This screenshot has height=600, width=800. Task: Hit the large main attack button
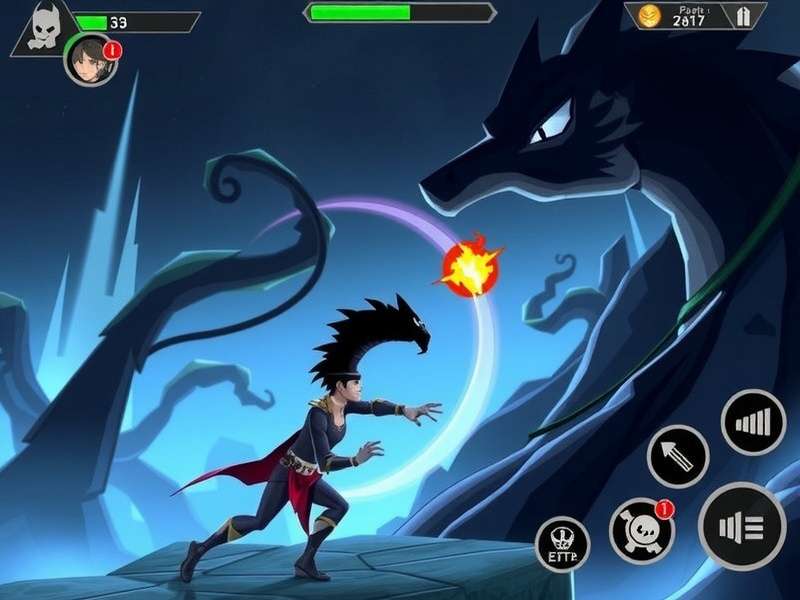point(742,525)
